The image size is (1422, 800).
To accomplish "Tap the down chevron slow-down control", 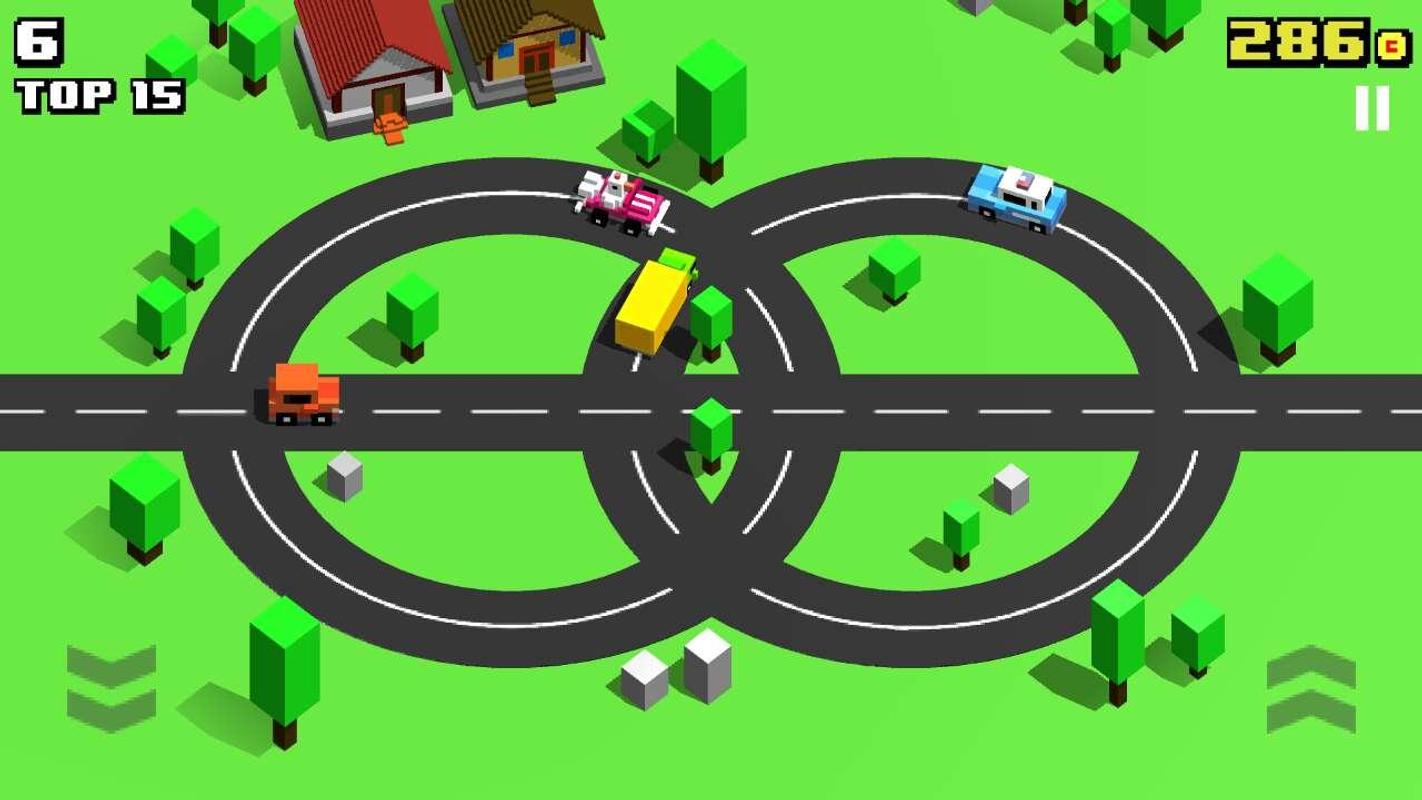I will [x=111, y=688].
